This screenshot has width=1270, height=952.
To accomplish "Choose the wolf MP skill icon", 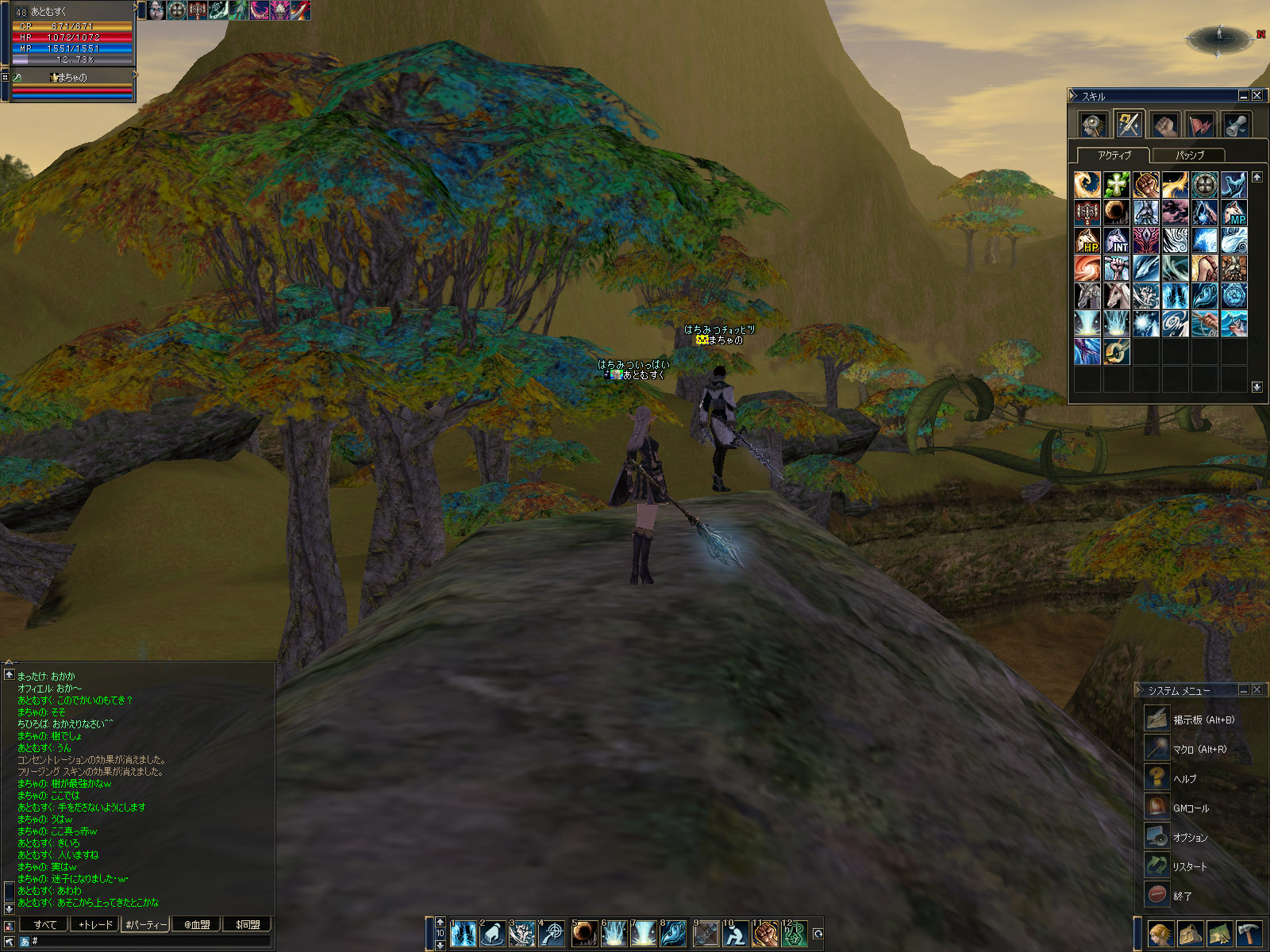I will [x=1233, y=213].
